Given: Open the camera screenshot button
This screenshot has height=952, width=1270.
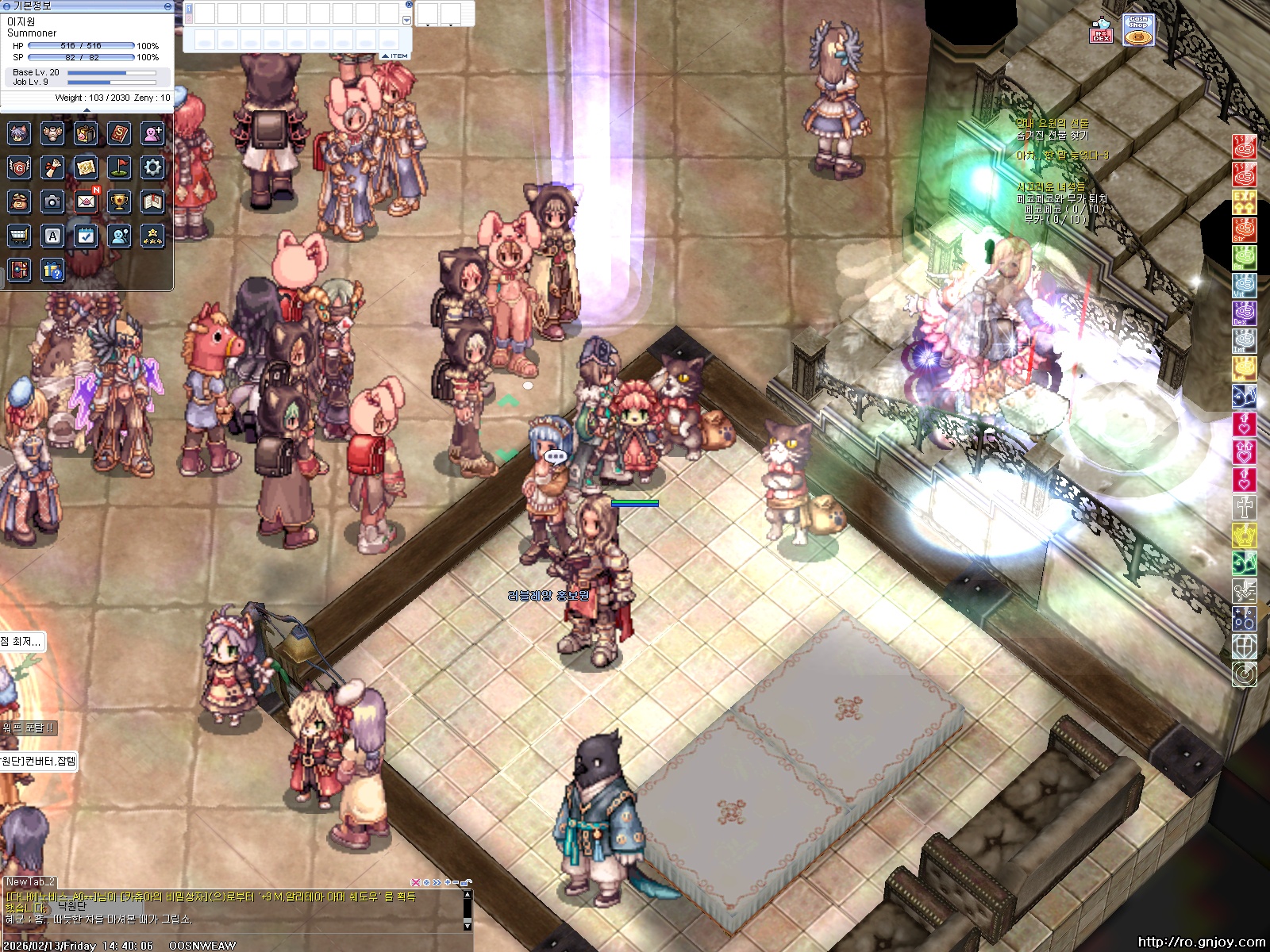Looking at the screenshot, I should point(52,202).
